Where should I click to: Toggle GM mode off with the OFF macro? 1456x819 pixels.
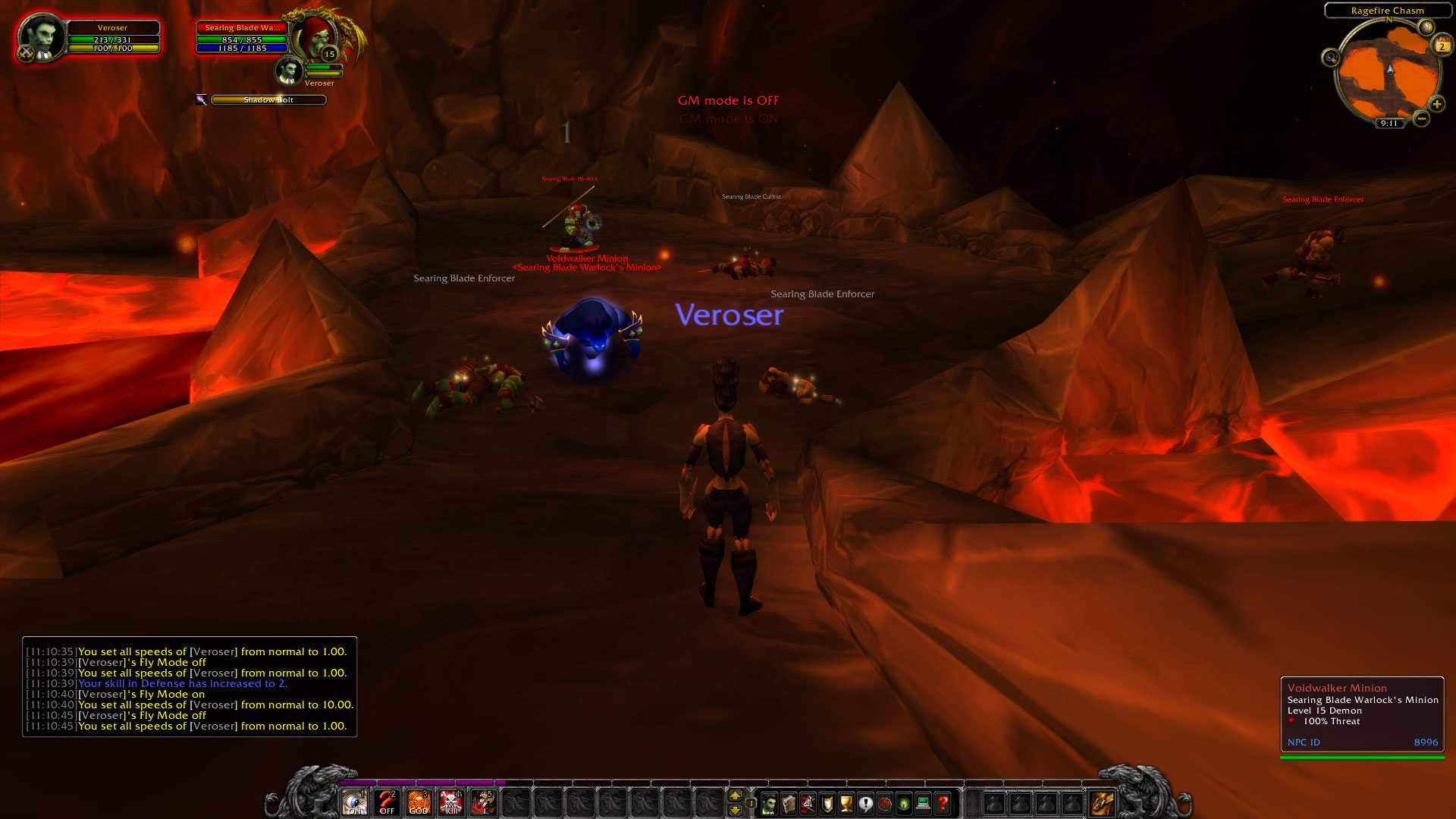click(x=386, y=802)
